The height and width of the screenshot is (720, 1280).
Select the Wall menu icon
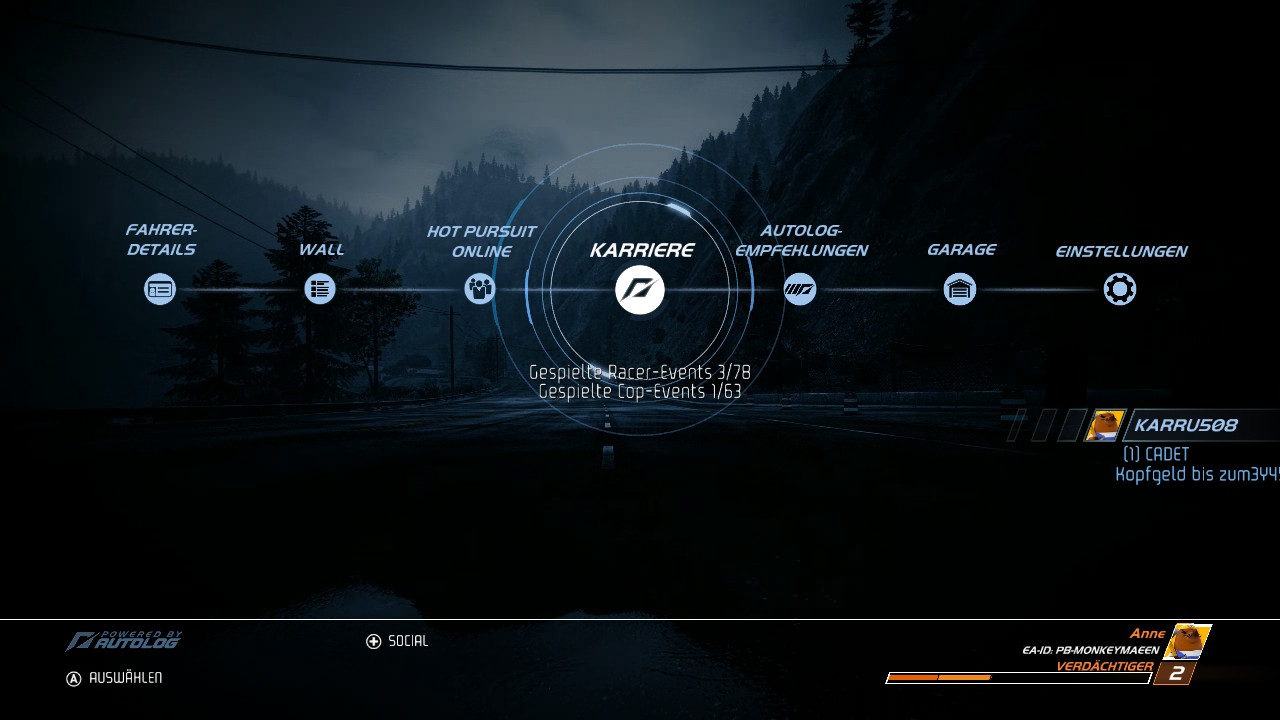(x=320, y=289)
